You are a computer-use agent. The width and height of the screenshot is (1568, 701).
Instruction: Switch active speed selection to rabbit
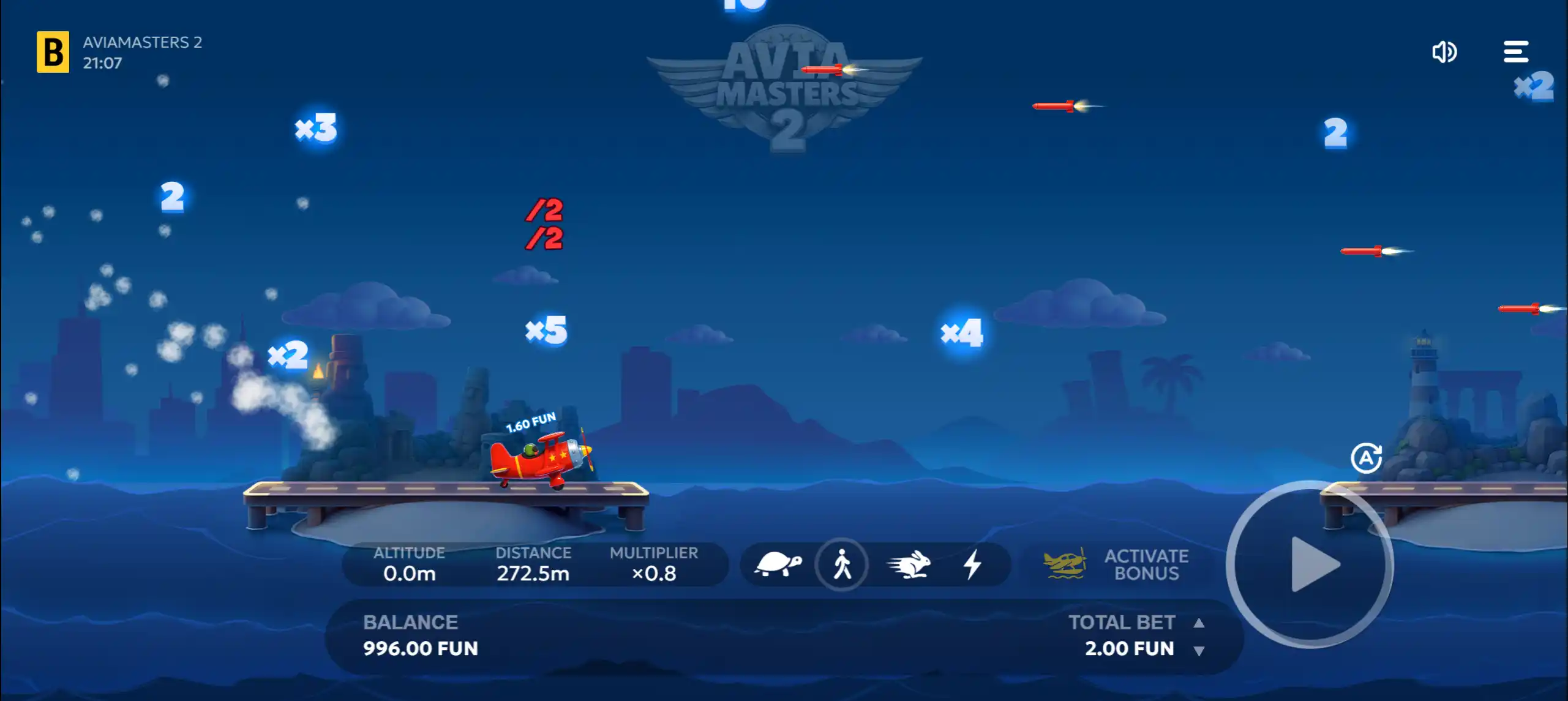click(x=907, y=563)
